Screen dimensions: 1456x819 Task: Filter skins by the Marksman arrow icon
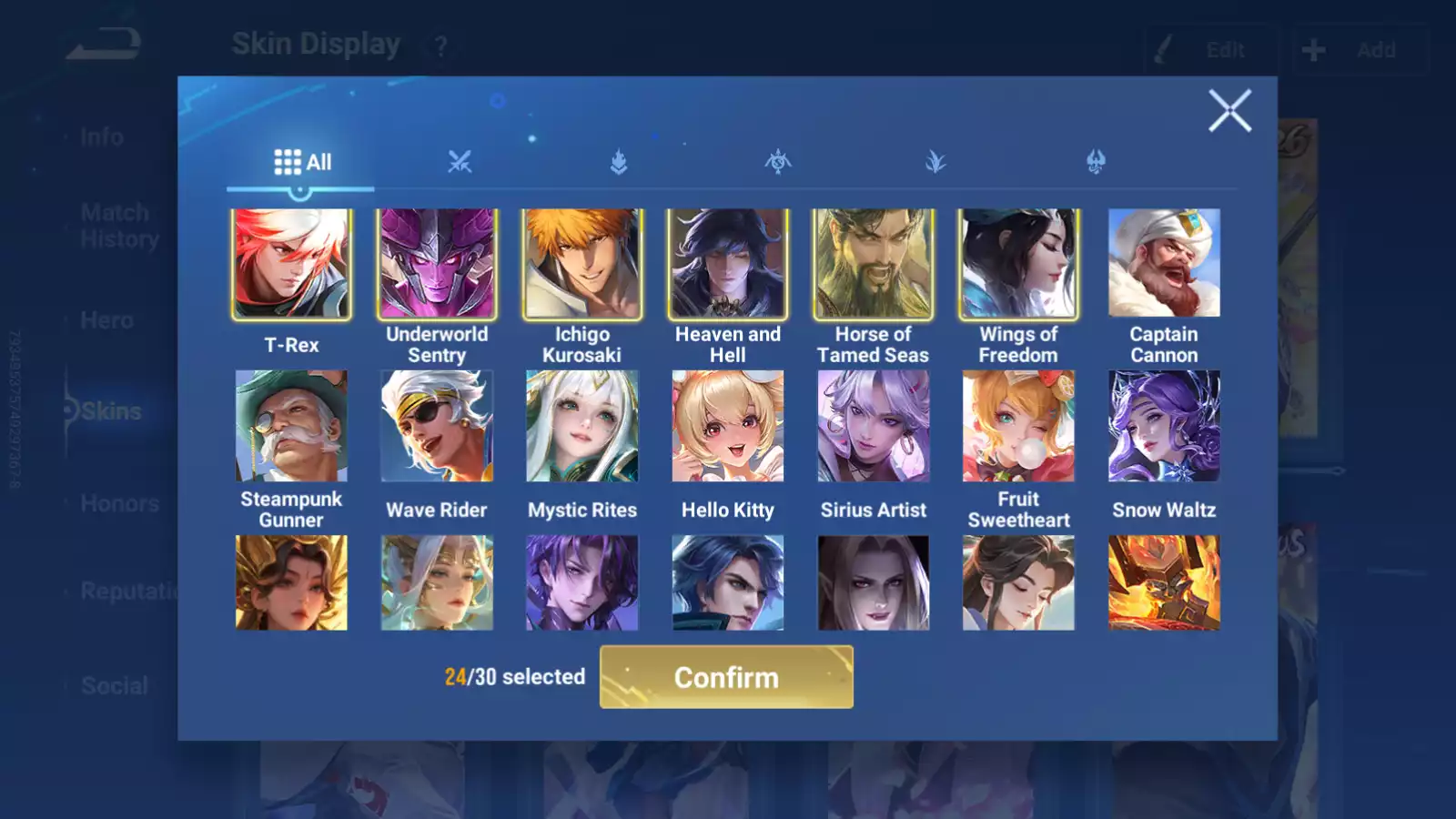[x=619, y=163]
